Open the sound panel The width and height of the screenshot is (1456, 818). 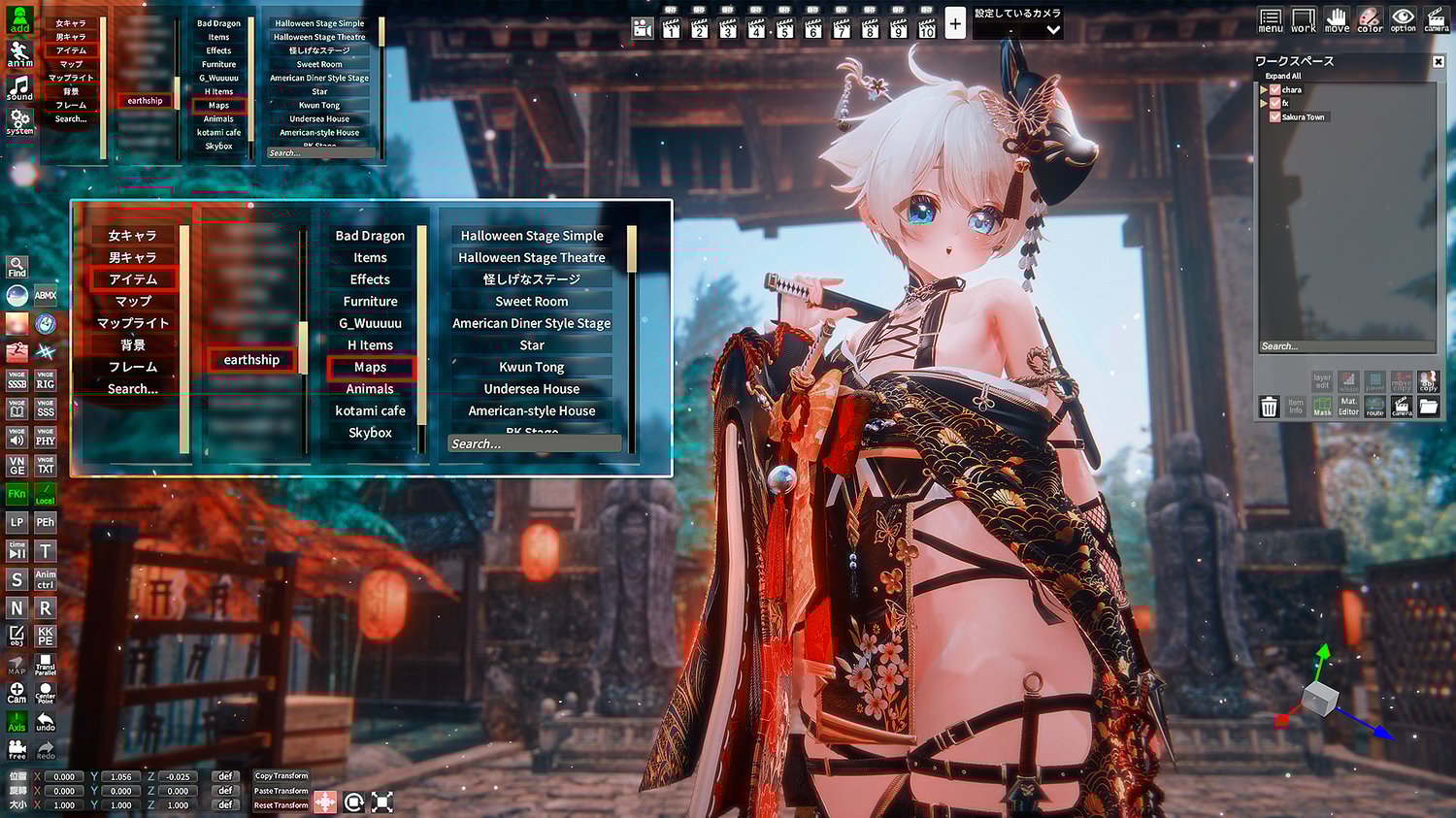(19, 87)
